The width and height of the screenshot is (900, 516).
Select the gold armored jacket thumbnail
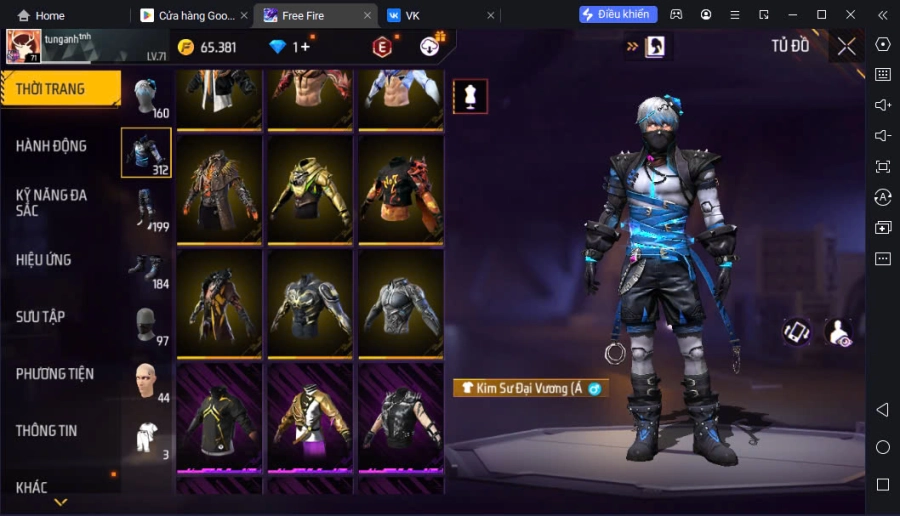coord(311,190)
